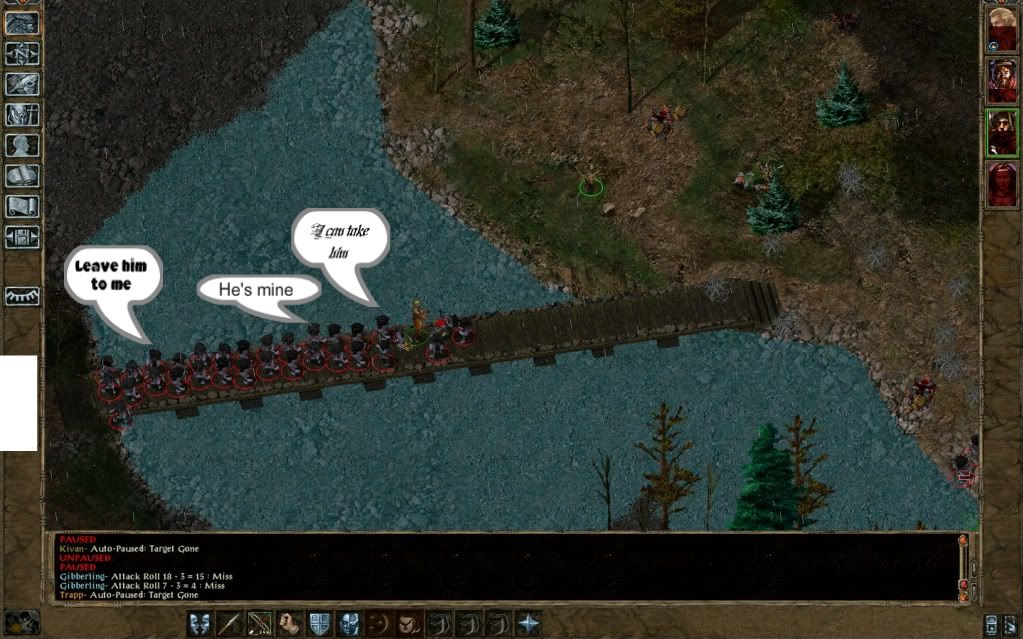1023x639 pixels.
Task: Select the pale-haired party member portrait
Action: (x=1001, y=28)
